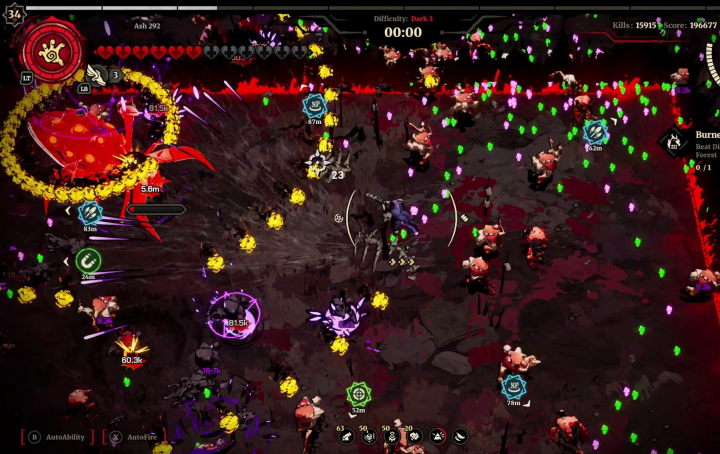Toggle the AutoAbility option
The image size is (720, 454).
click(58, 437)
